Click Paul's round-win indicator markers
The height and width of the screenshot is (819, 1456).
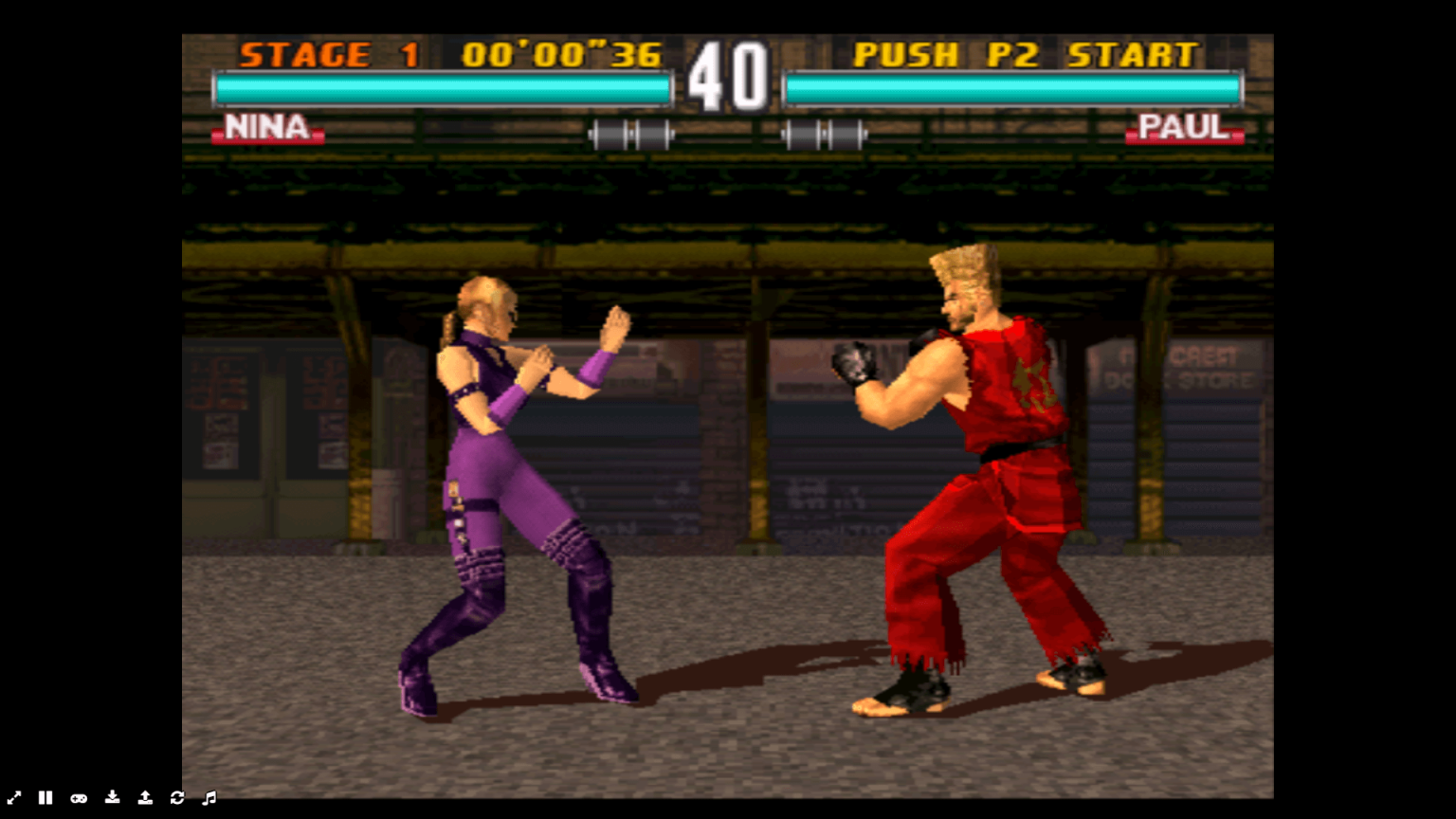pyautogui.click(x=823, y=133)
